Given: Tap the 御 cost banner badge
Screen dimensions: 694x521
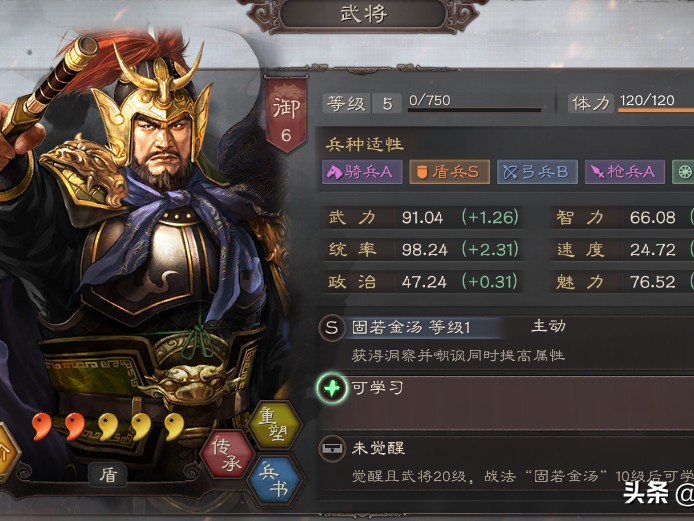Looking at the screenshot, I should tap(285, 117).
